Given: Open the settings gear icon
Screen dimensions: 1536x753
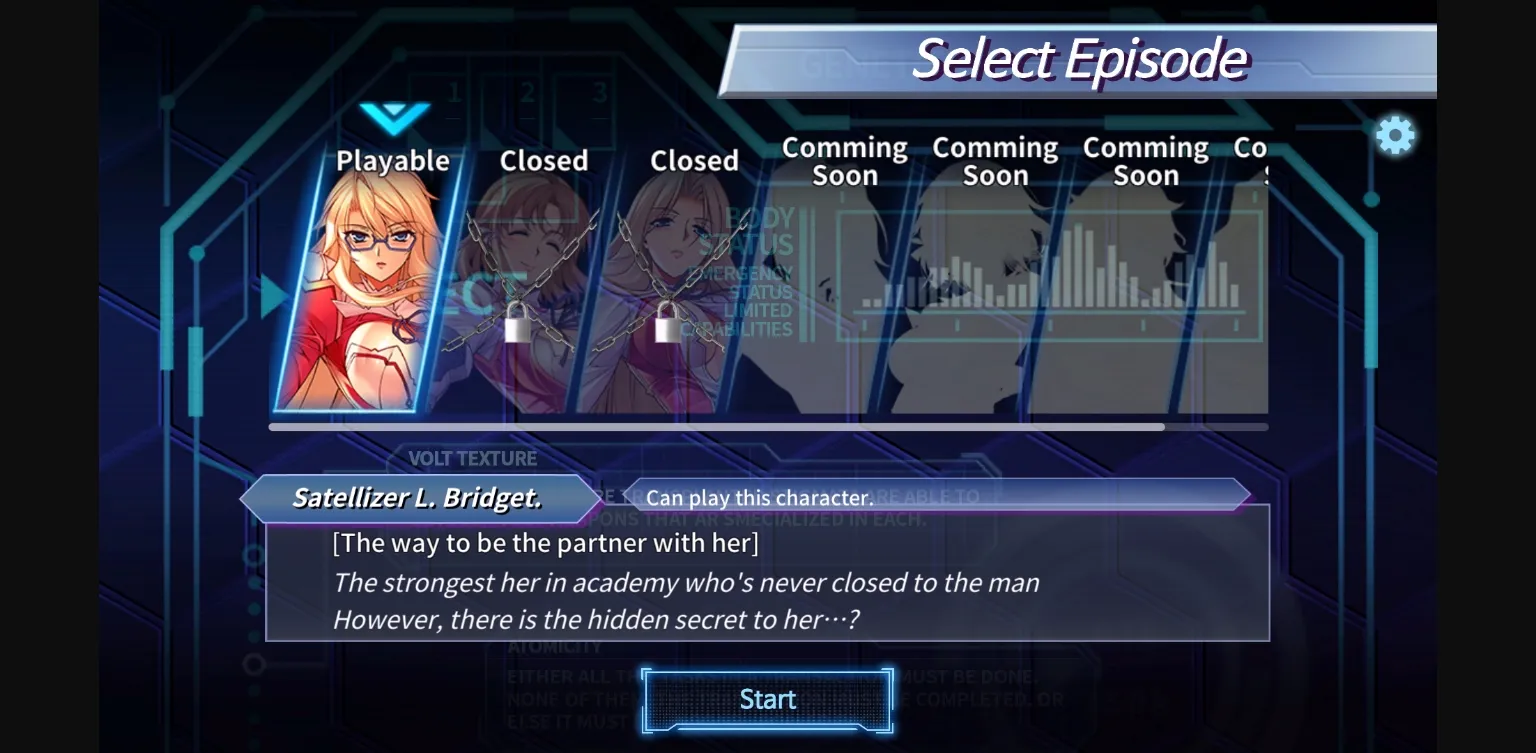Looking at the screenshot, I should (x=1396, y=136).
